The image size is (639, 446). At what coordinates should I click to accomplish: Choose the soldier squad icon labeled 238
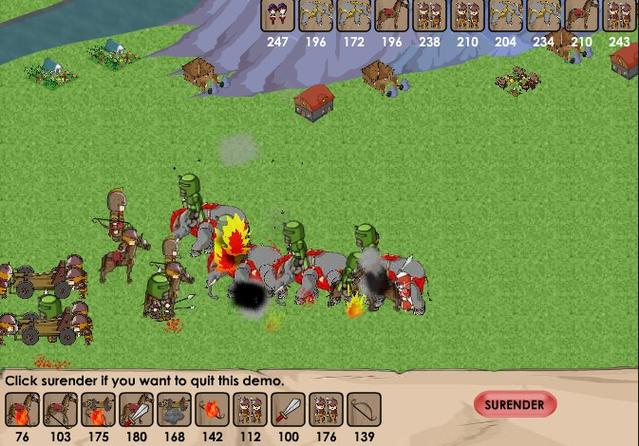click(x=430, y=16)
